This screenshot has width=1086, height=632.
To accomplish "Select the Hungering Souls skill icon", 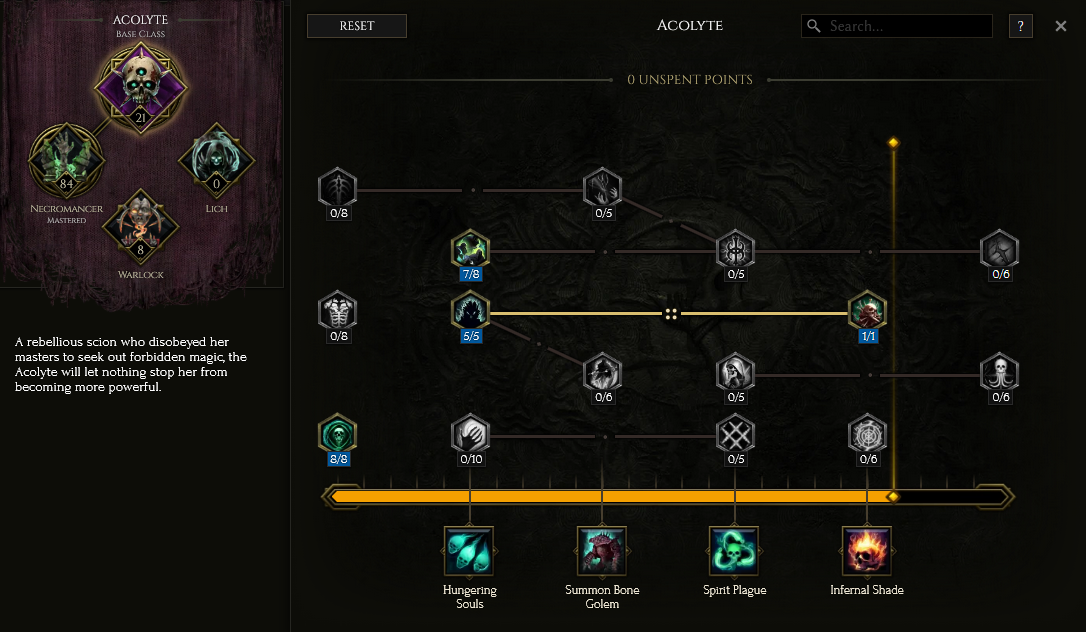I will (x=469, y=551).
